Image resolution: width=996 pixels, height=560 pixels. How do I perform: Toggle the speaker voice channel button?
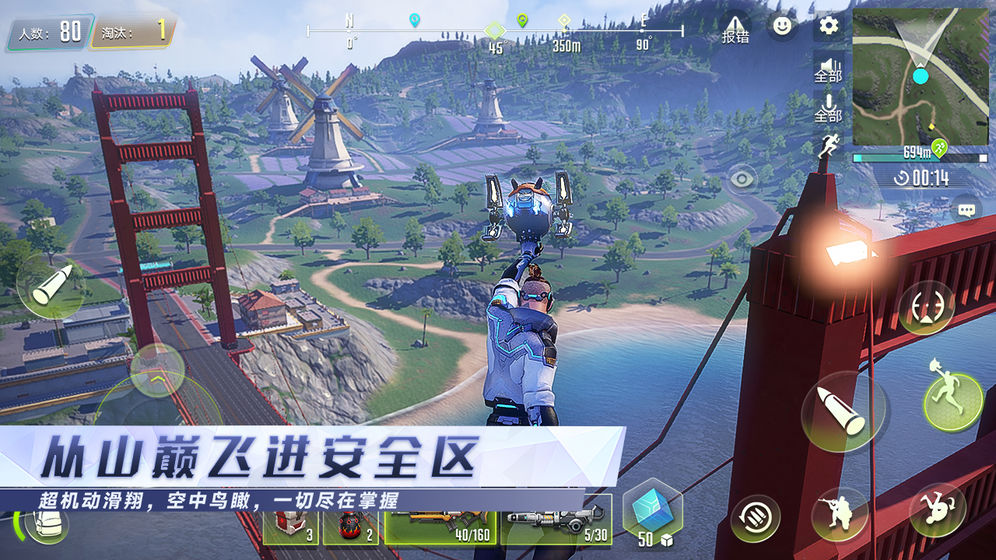828,67
